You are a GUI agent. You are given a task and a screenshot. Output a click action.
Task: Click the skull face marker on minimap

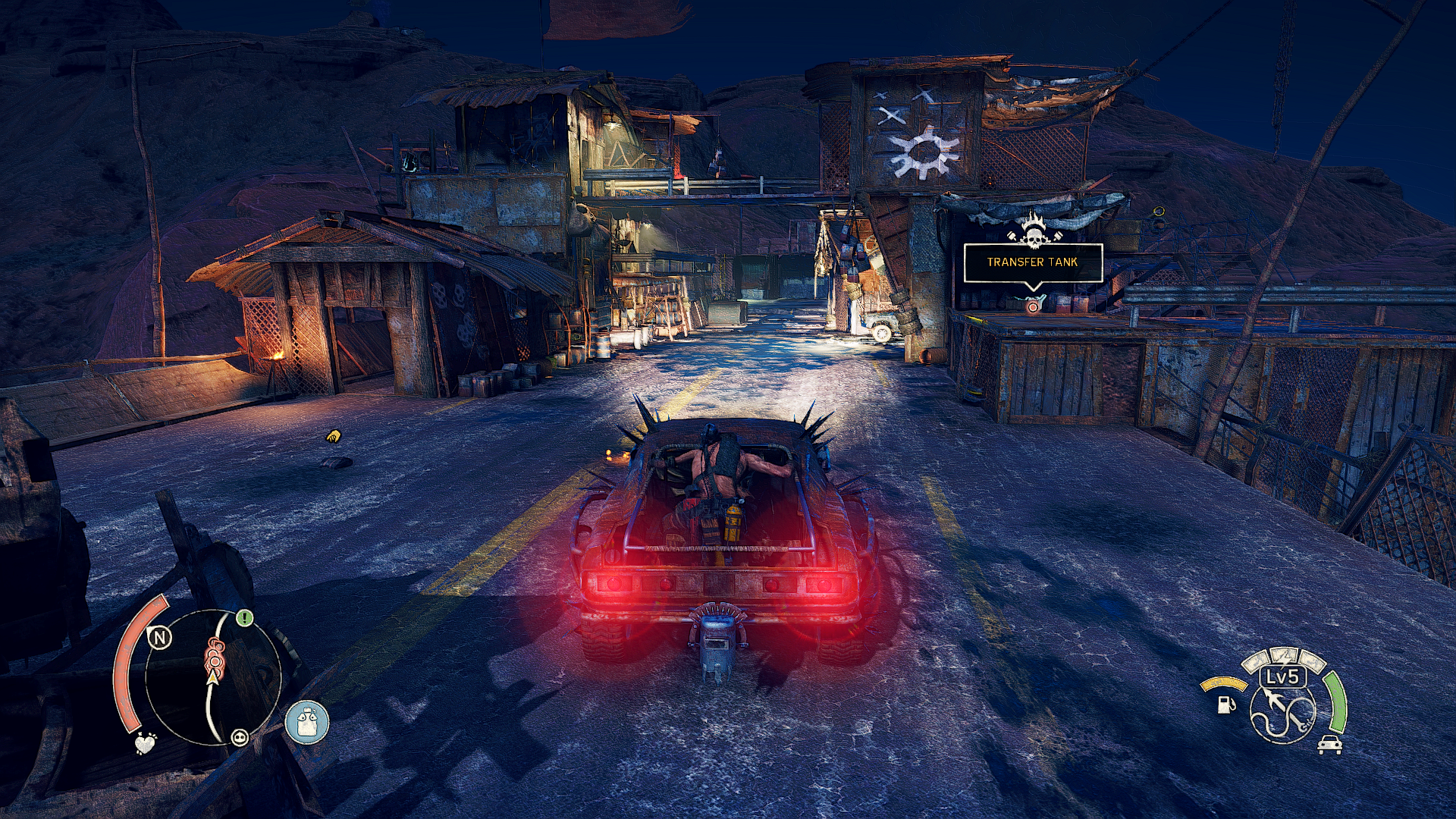point(240,736)
